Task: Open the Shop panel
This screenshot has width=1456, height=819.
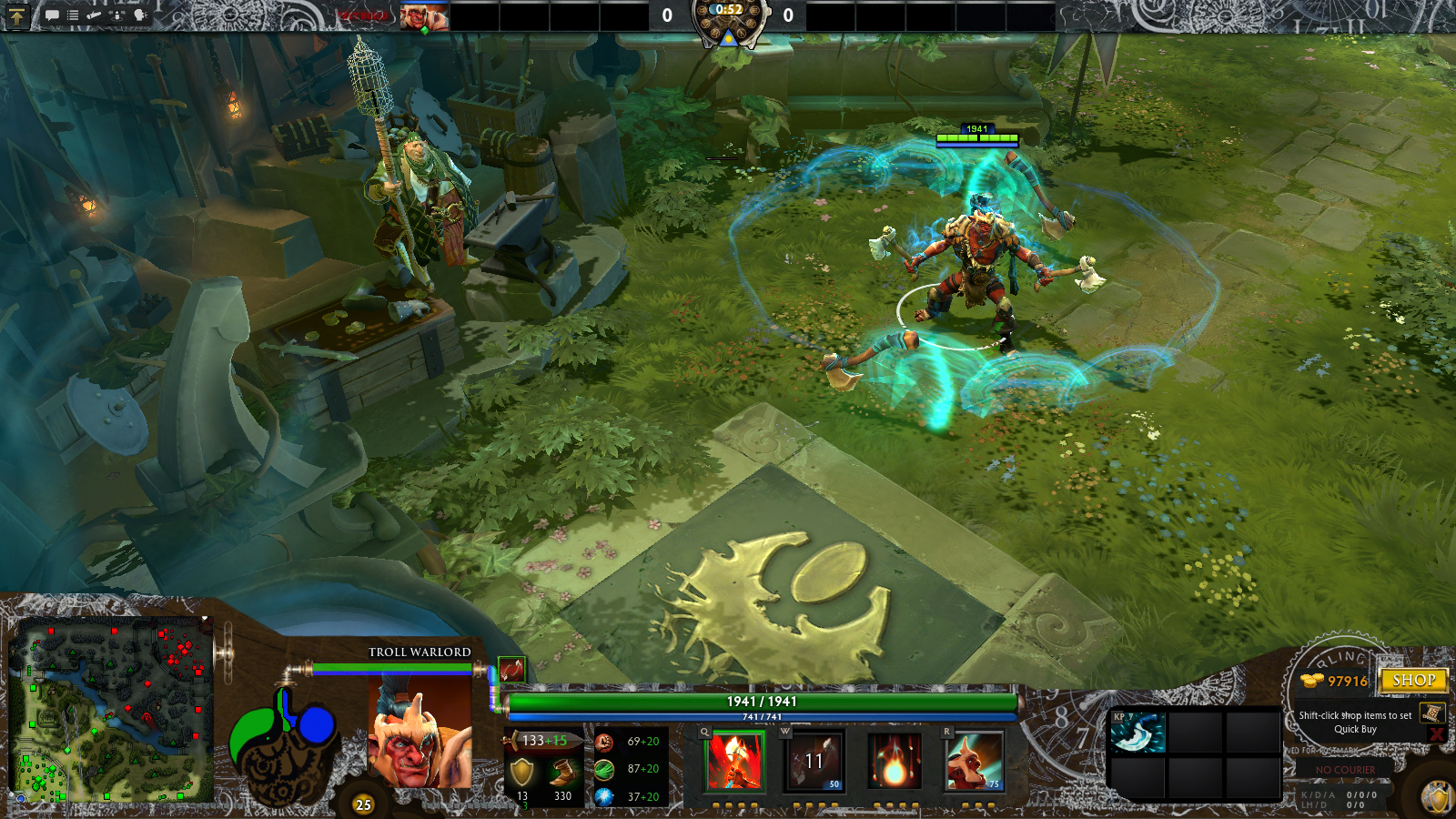Action: click(x=1412, y=681)
